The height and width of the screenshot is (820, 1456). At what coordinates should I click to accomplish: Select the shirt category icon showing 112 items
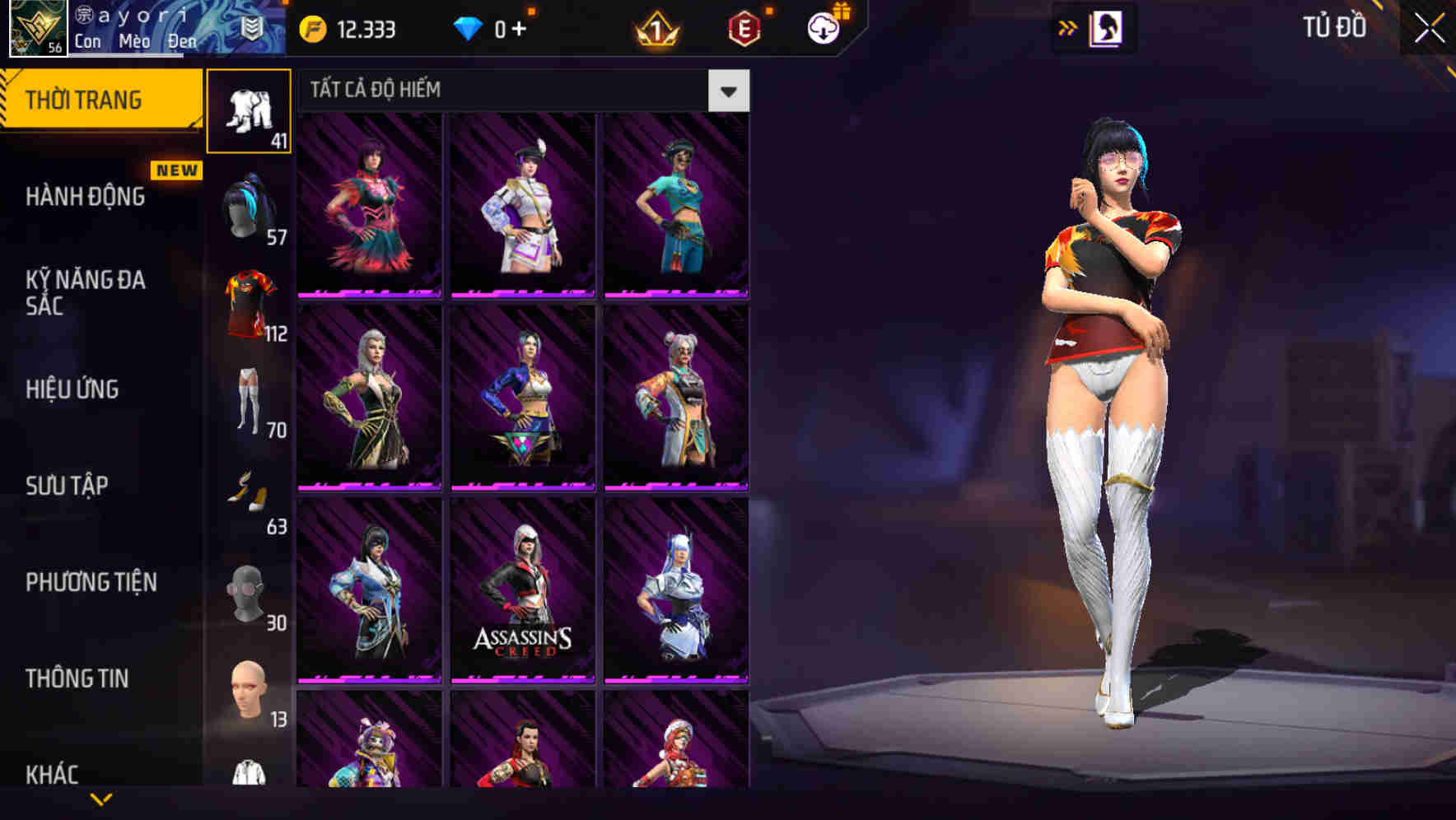coord(250,301)
